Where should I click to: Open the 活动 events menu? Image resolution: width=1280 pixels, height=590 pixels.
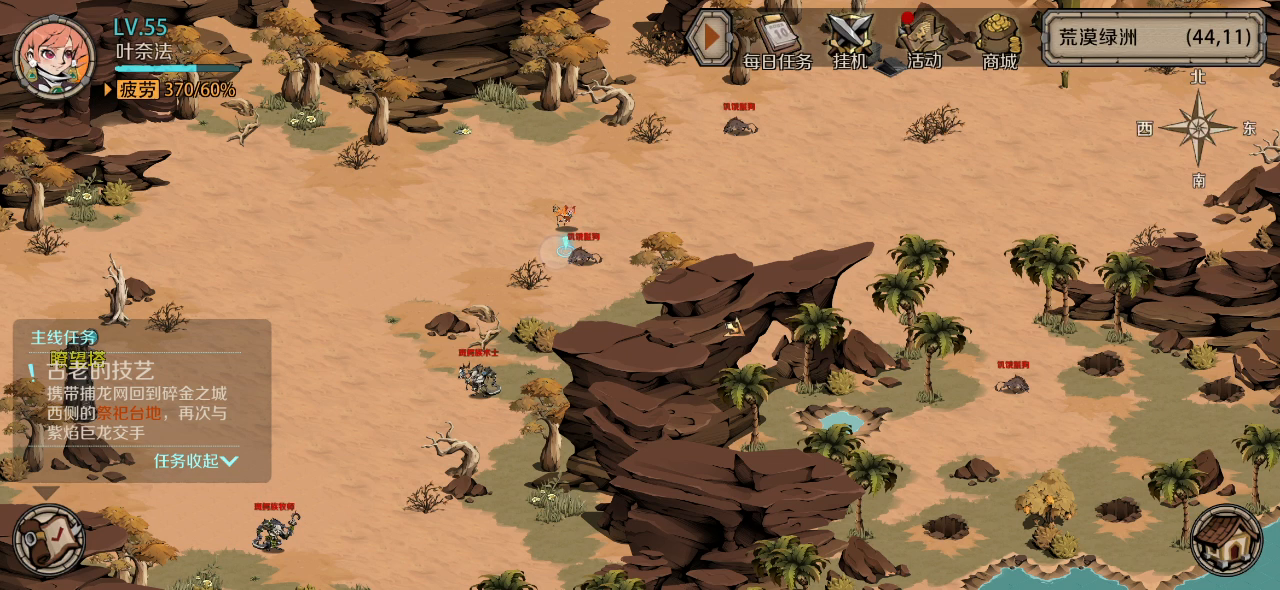(x=923, y=41)
